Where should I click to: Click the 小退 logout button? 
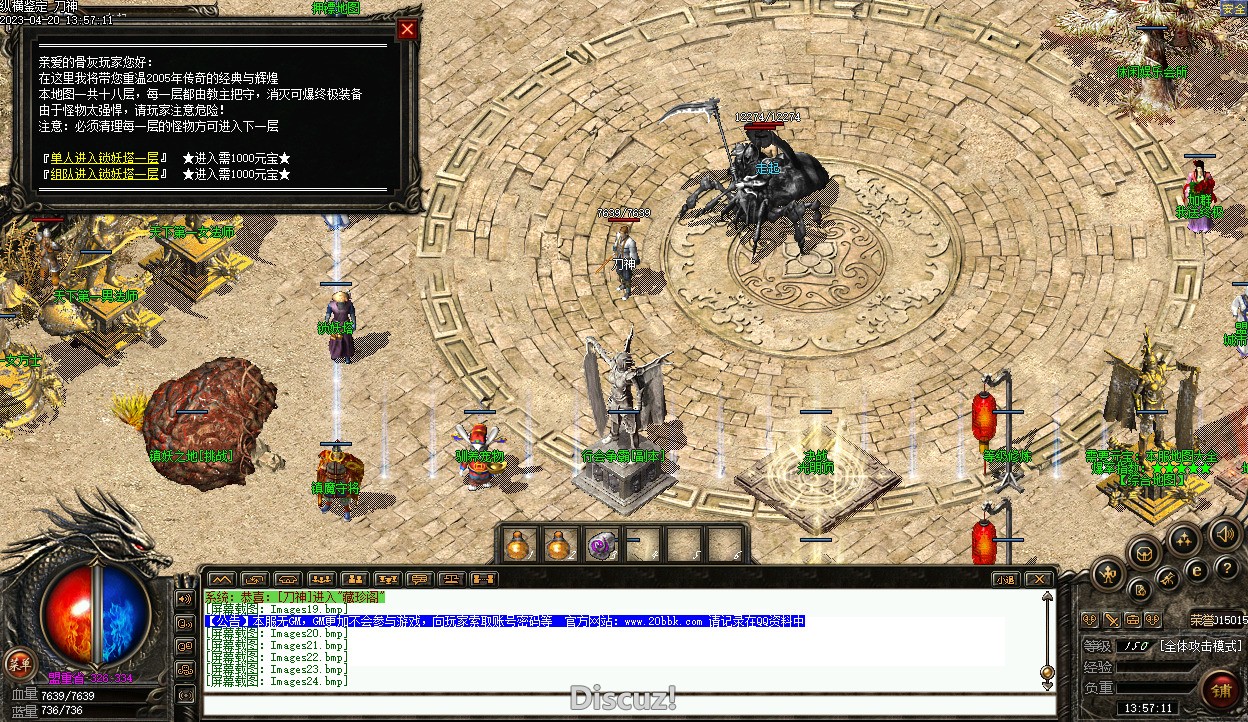tap(1005, 579)
